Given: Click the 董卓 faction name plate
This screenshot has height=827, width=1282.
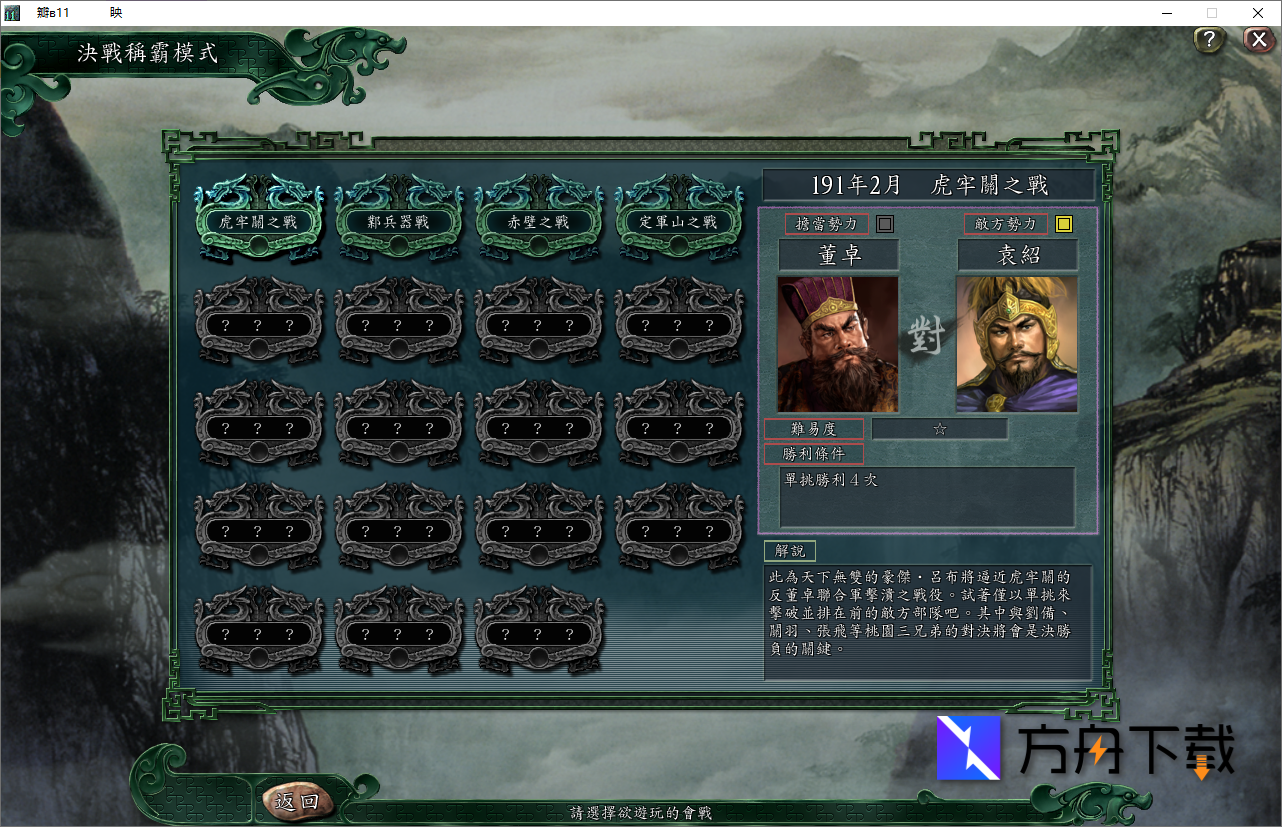Looking at the screenshot, I should (838, 255).
